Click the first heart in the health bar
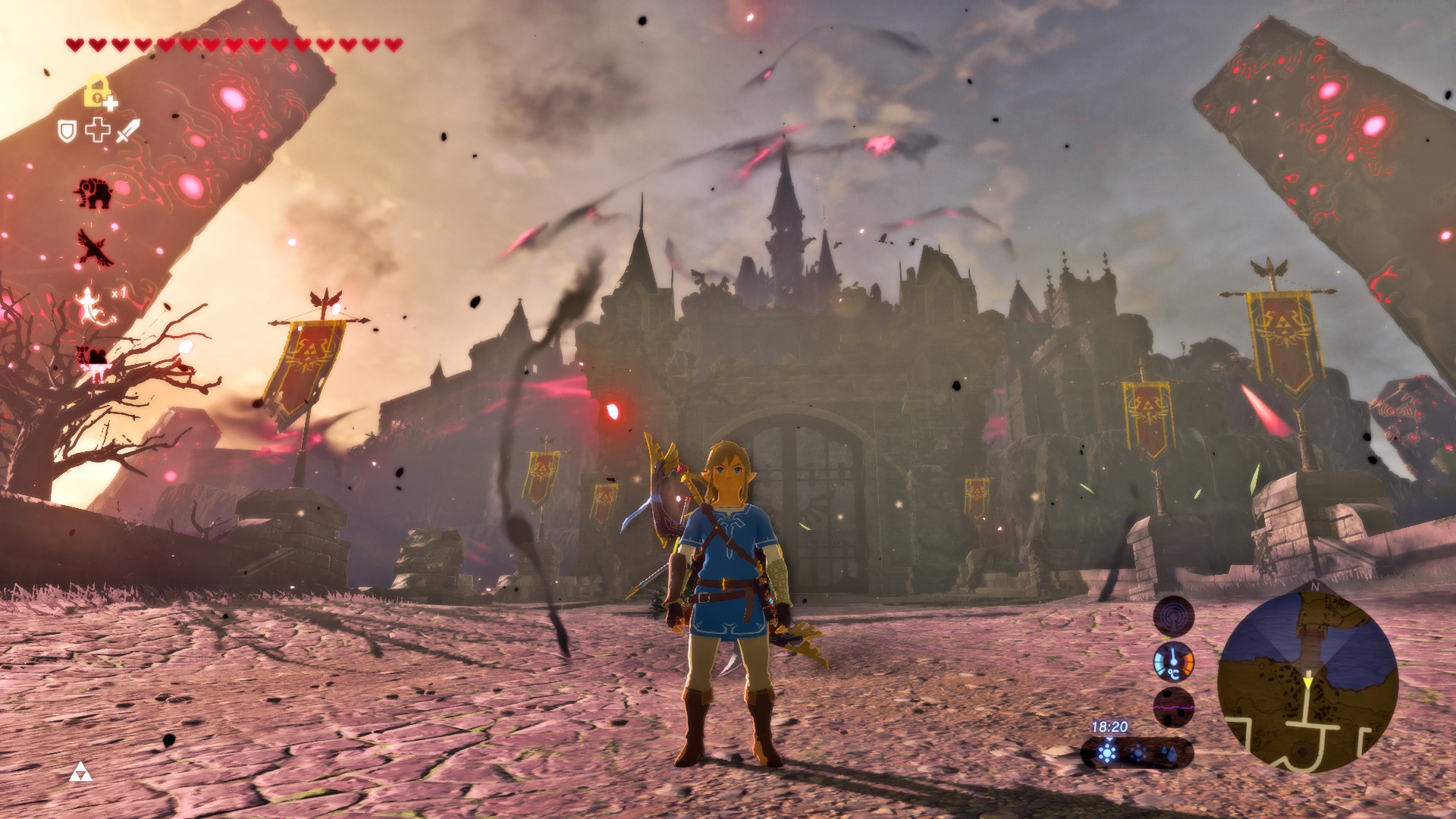Viewport: 1456px width, 819px height. pyautogui.click(x=75, y=44)
